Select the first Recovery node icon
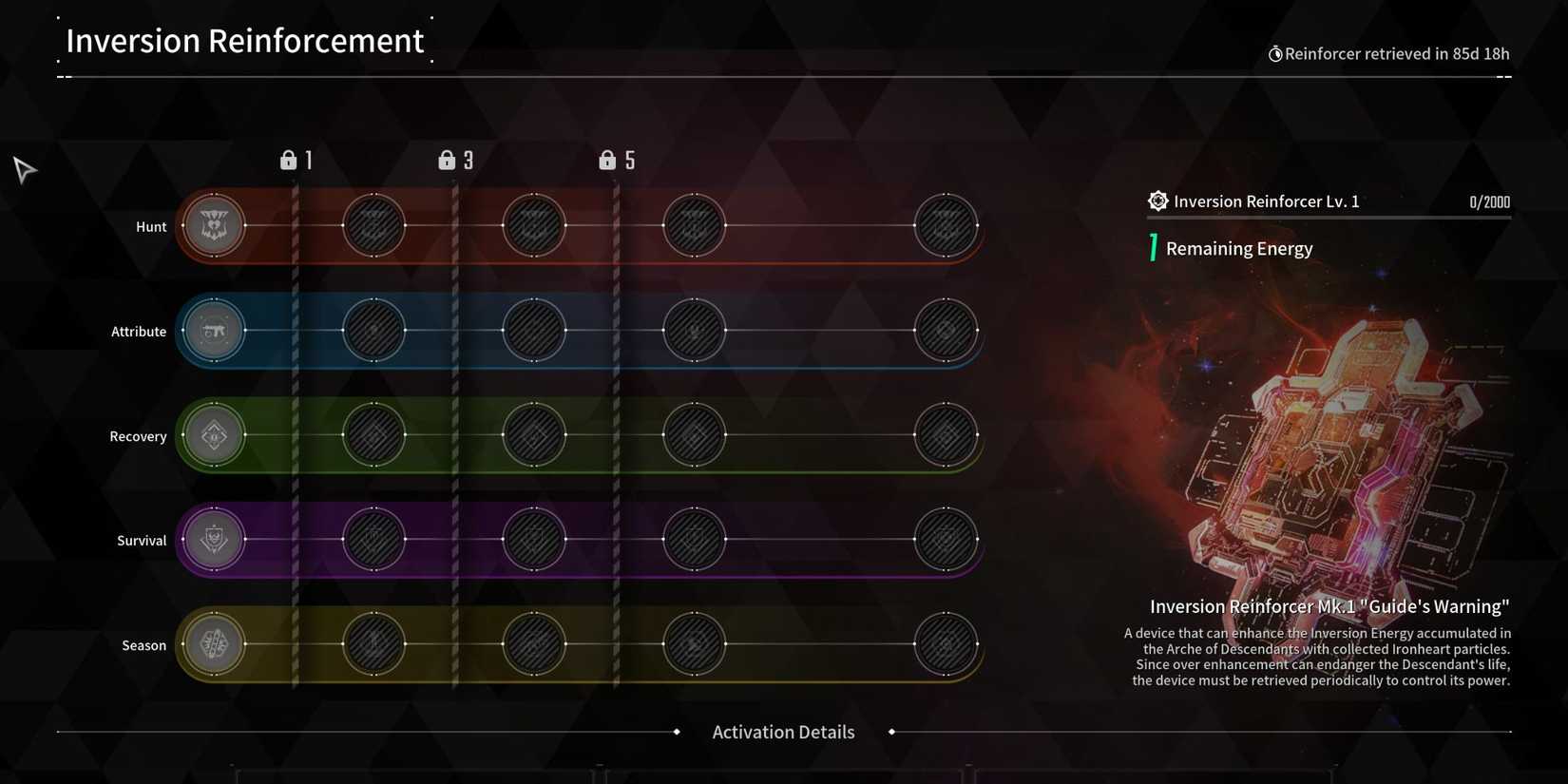 coord(214,435)
